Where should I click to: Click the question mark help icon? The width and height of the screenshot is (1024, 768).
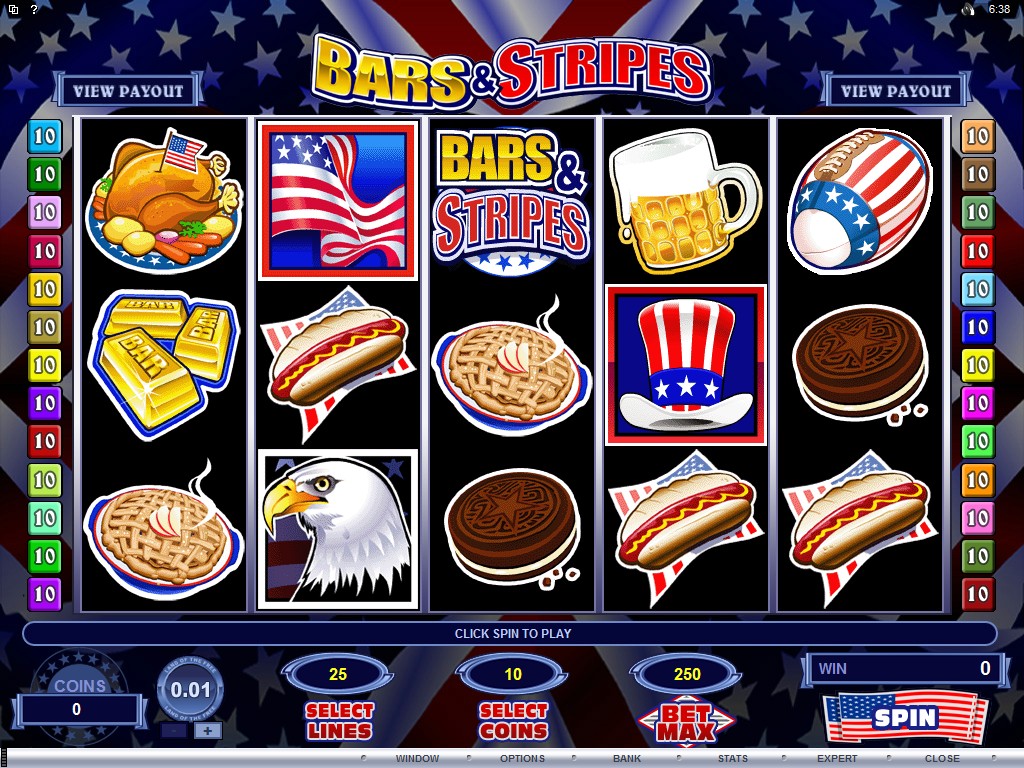pos(34,9)
